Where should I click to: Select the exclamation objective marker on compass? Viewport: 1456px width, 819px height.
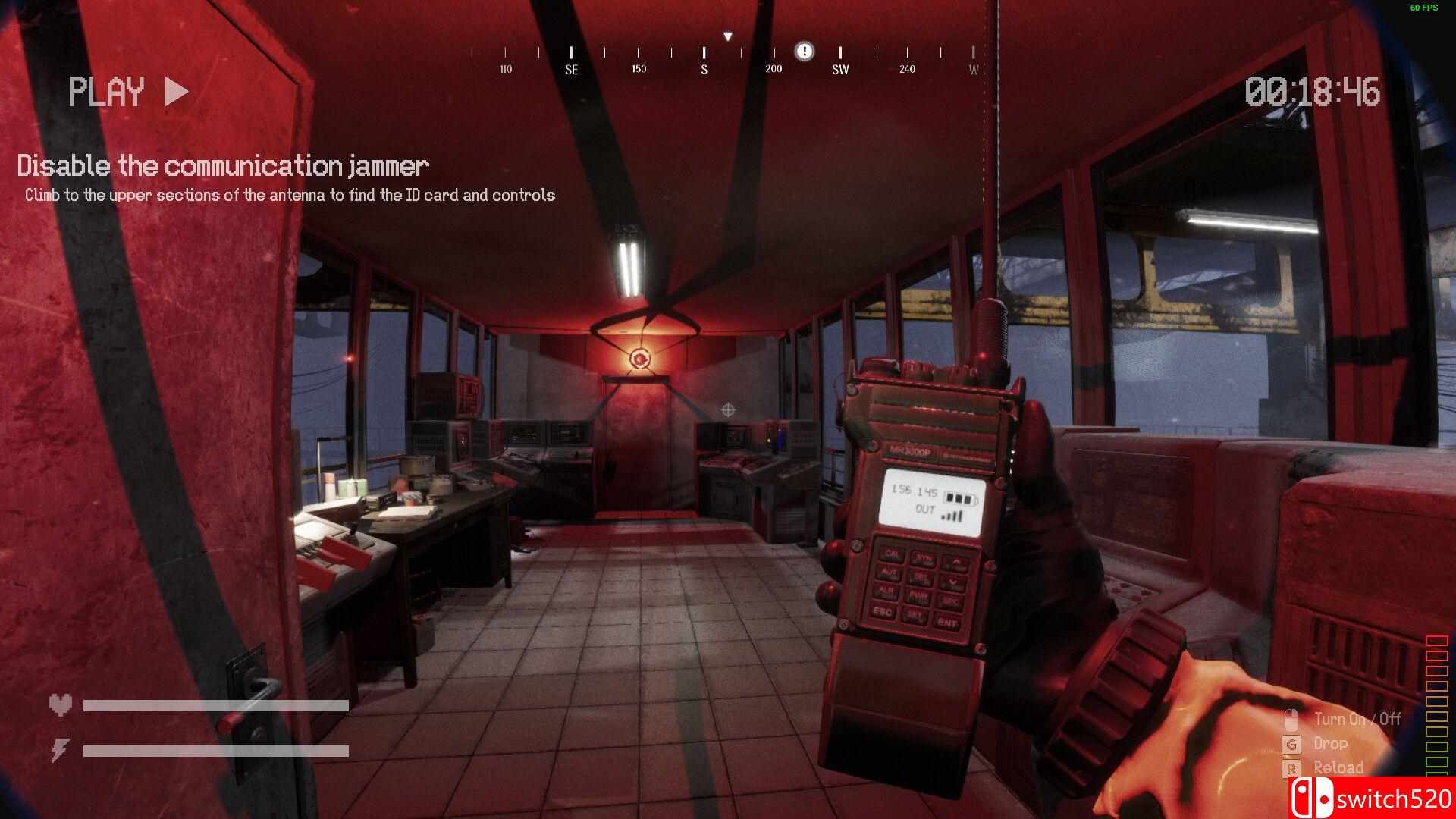coord(804,52)
